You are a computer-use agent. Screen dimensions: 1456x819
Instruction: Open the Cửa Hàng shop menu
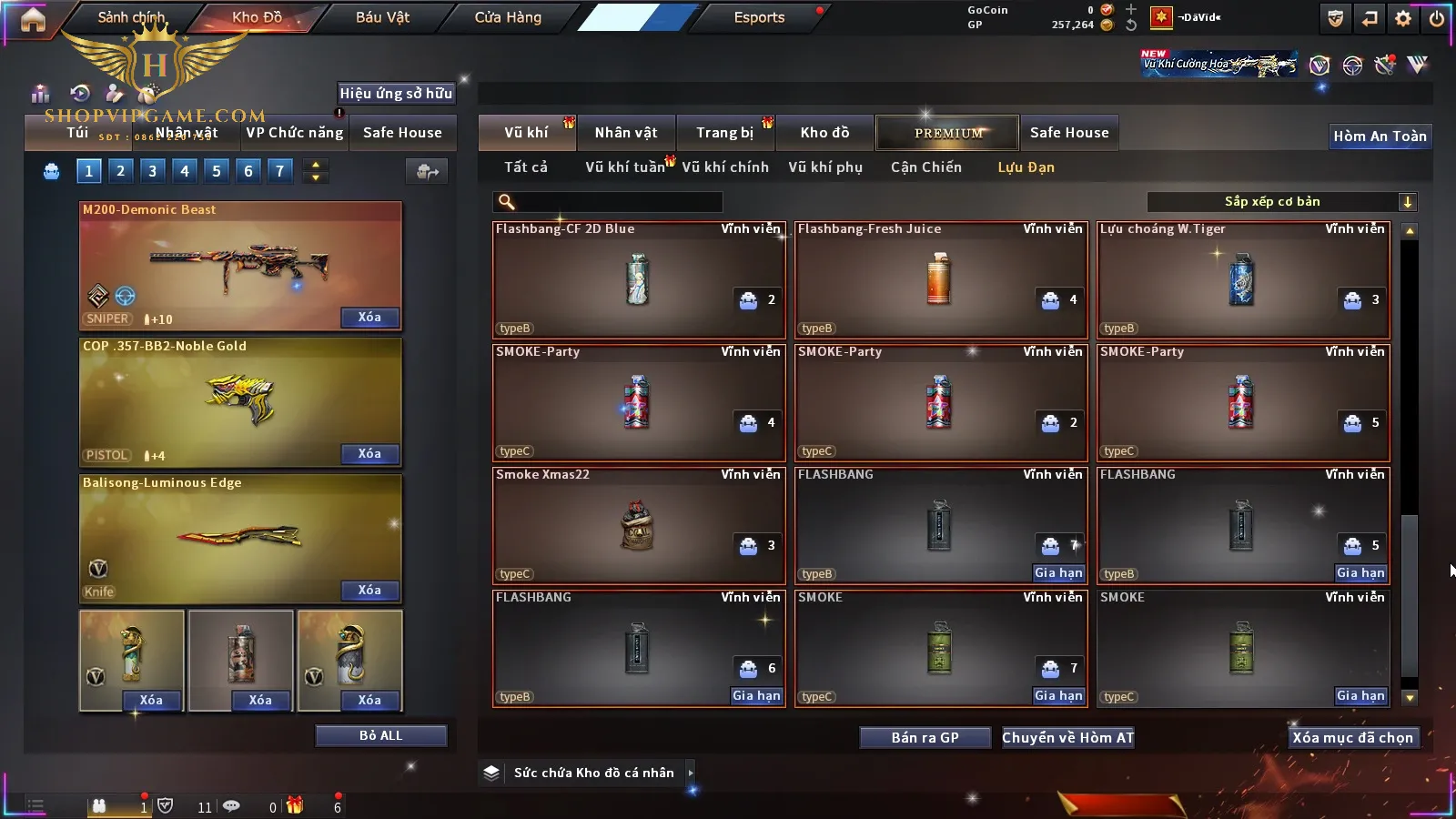(508, 17)
